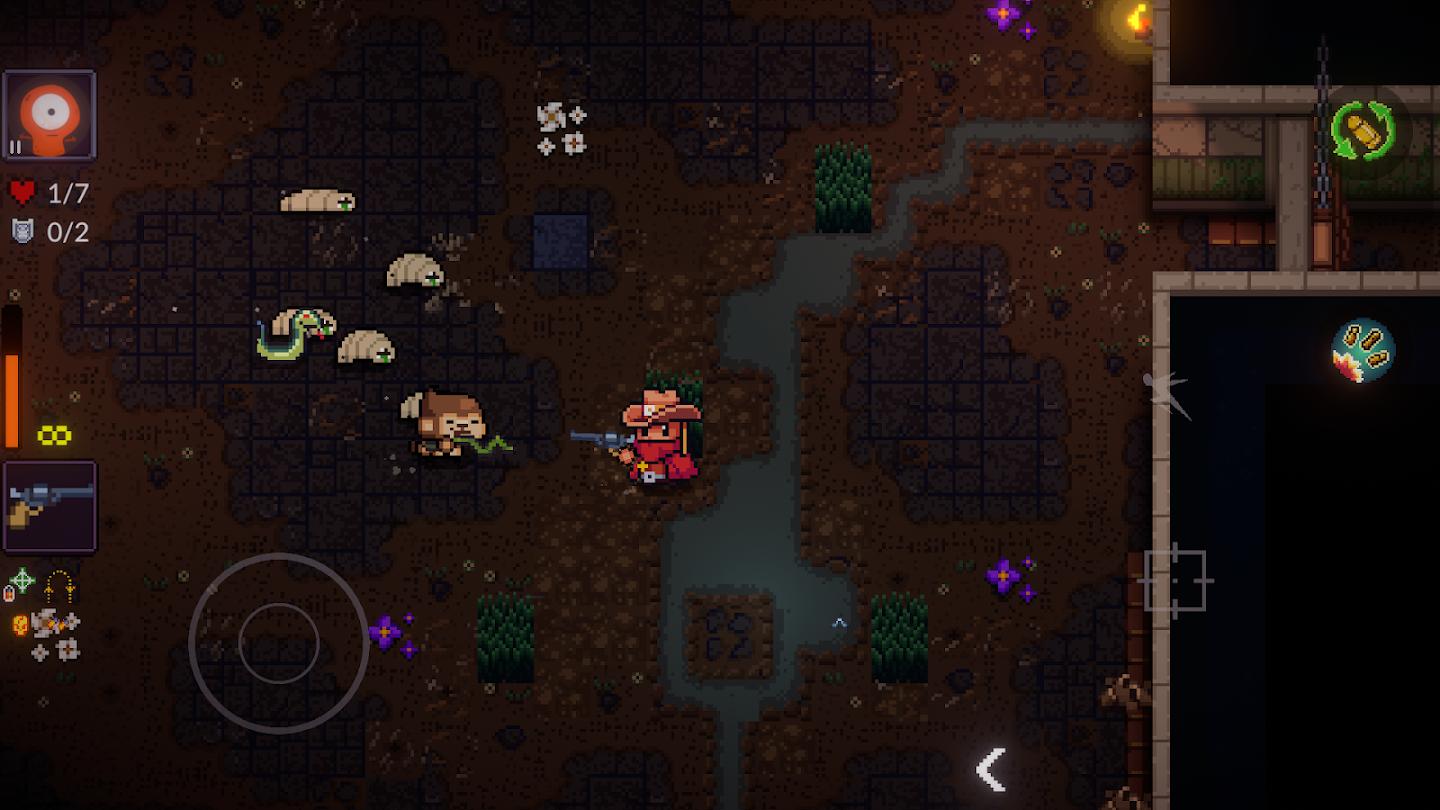Tap the equipped revolver weapon slot
The width and height of the screenshot is (1440, 810).
click(x=50, y=505)
